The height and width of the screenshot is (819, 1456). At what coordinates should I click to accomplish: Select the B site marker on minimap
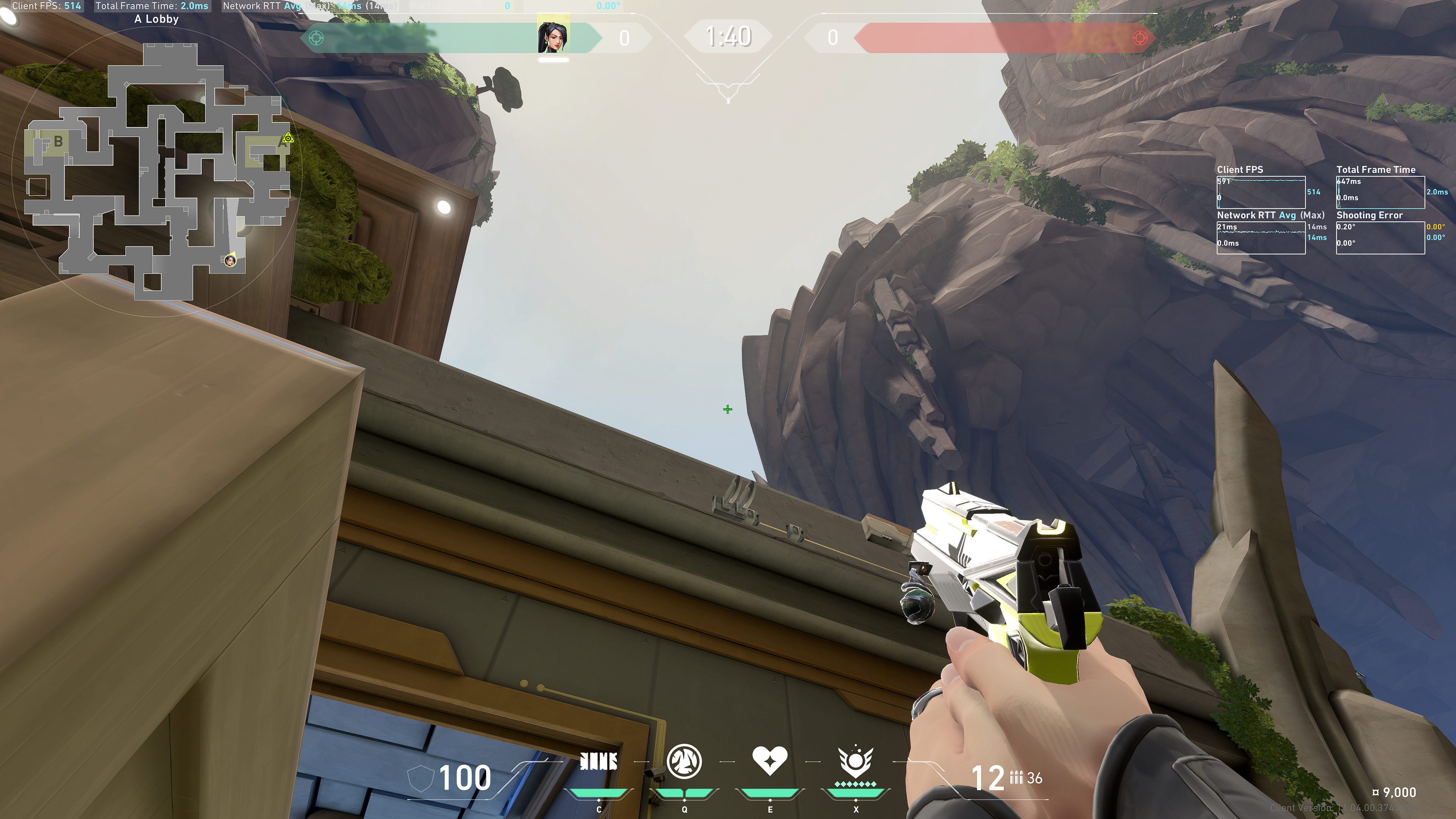58,142
